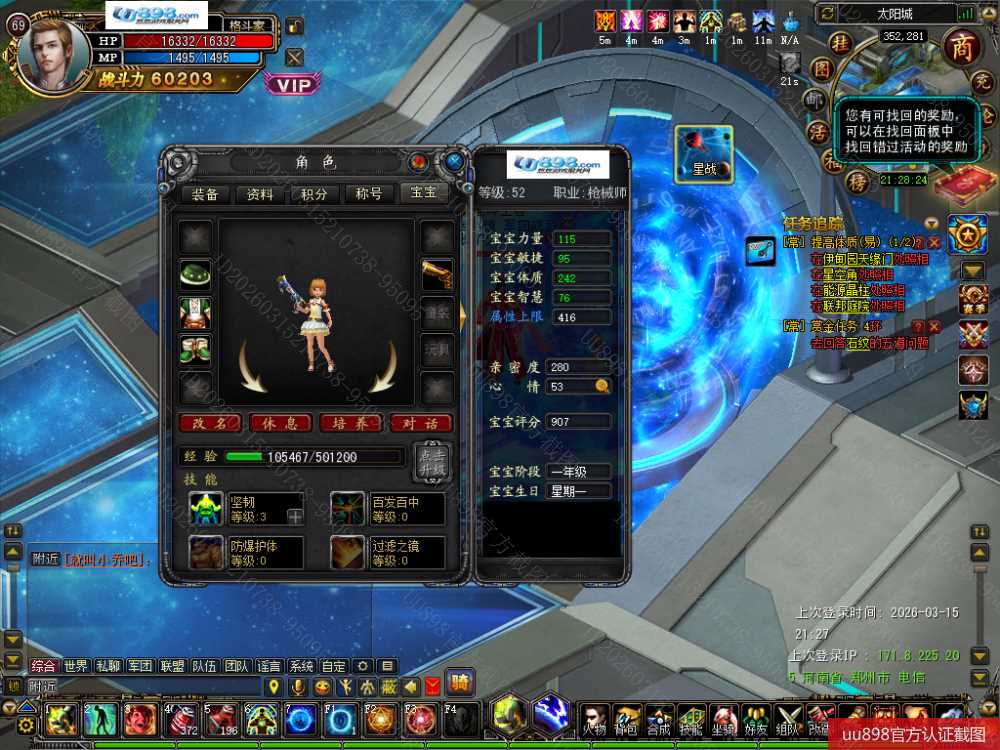Select the pet's green hat equipment slot
This screenshot has width=1000, height=750.
pyautogui.click(x=195, y=274)
